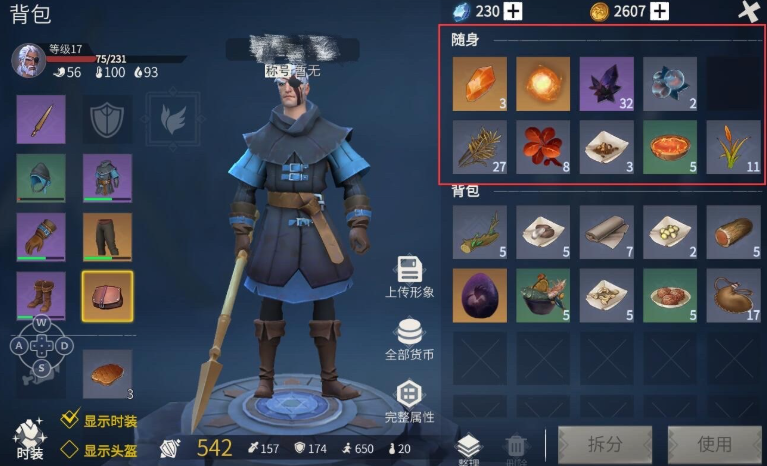This screenshot has width=767, height=466.
Task: Select the purple dark crystal stack of 32
Action: [x=606, y=83]
